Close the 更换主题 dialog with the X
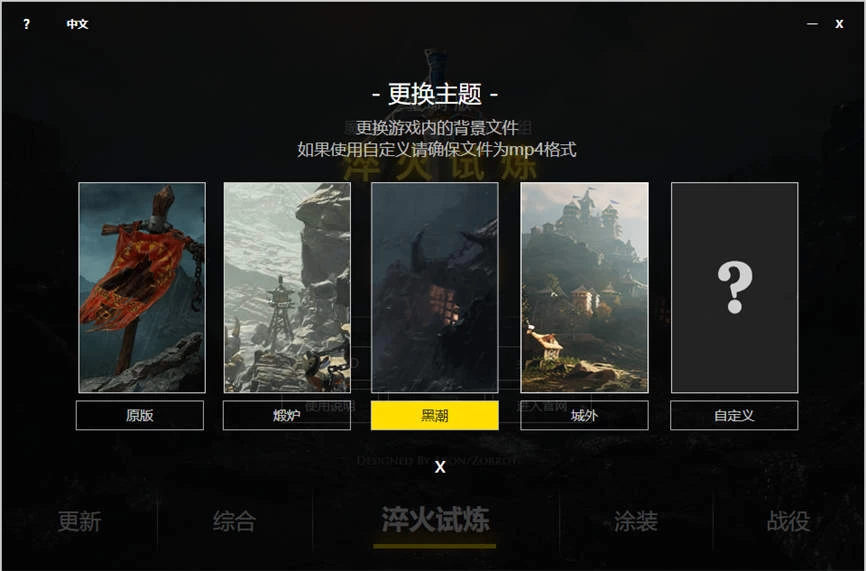This screenshot has height=571, width=866. (x=440, y=467)
